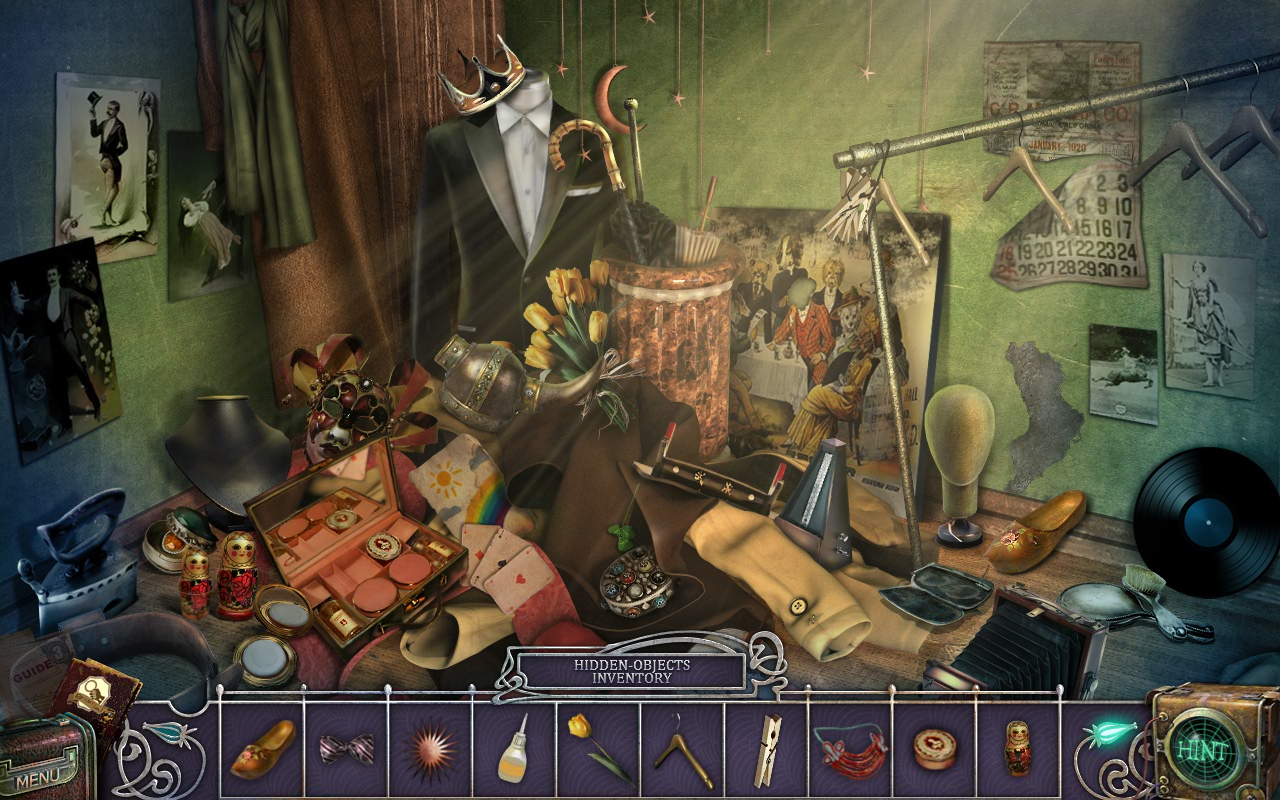Choose the matryoshka doll inventory item
Image resolution: width=1280 pixels, height=800 pixels.
1018,749
